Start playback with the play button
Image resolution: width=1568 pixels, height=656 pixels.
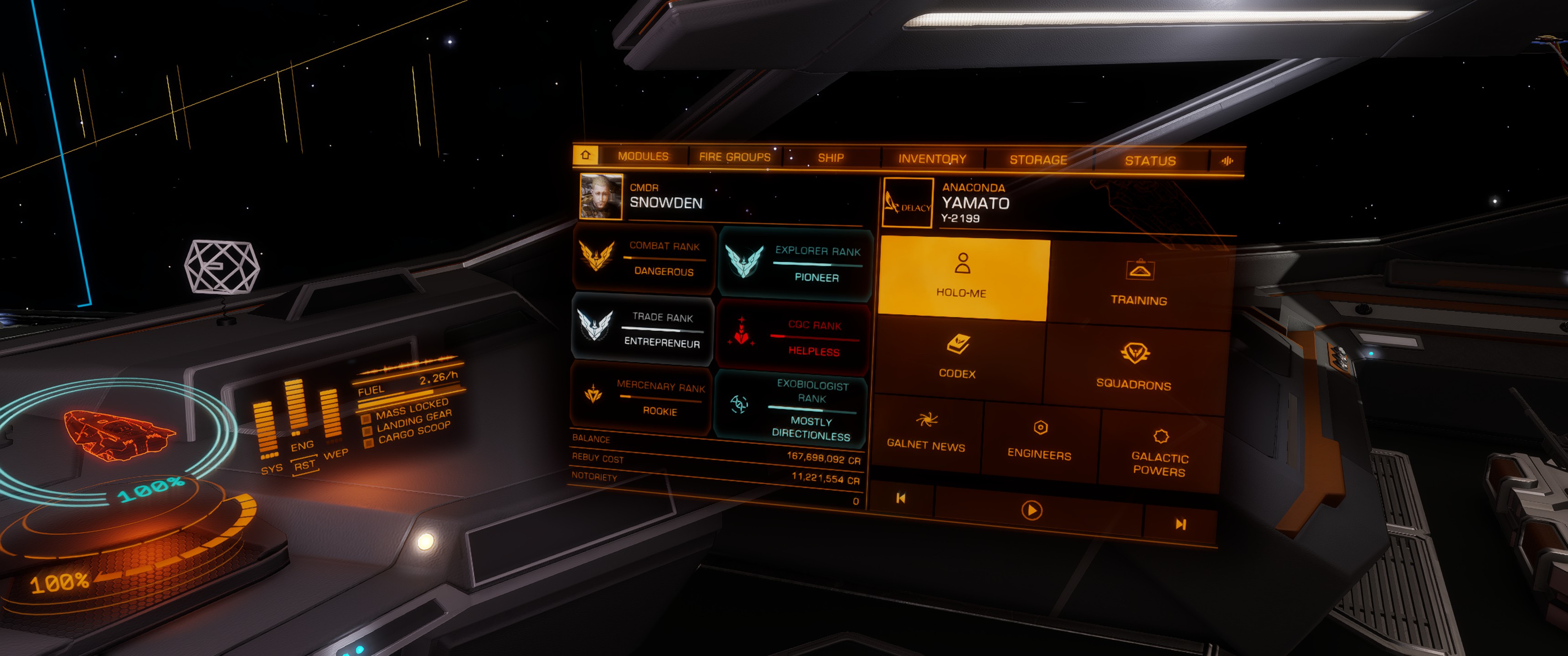coord(1031,510)
